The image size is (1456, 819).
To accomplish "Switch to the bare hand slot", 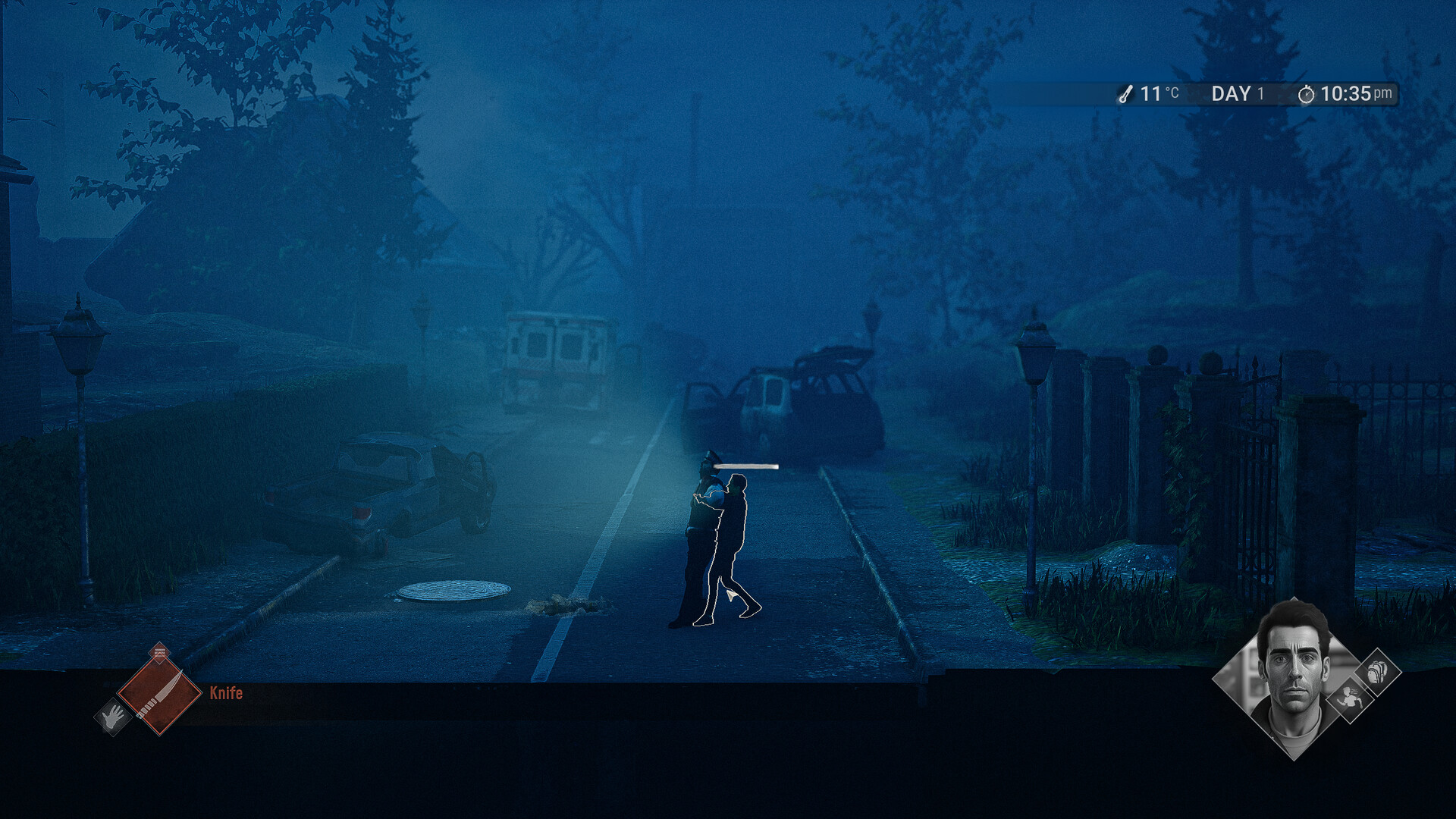I will coord(113,716).
